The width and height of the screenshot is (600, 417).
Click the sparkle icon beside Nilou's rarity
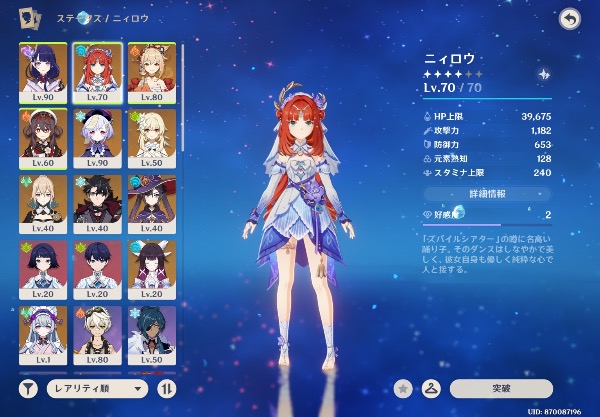[543, 74]
